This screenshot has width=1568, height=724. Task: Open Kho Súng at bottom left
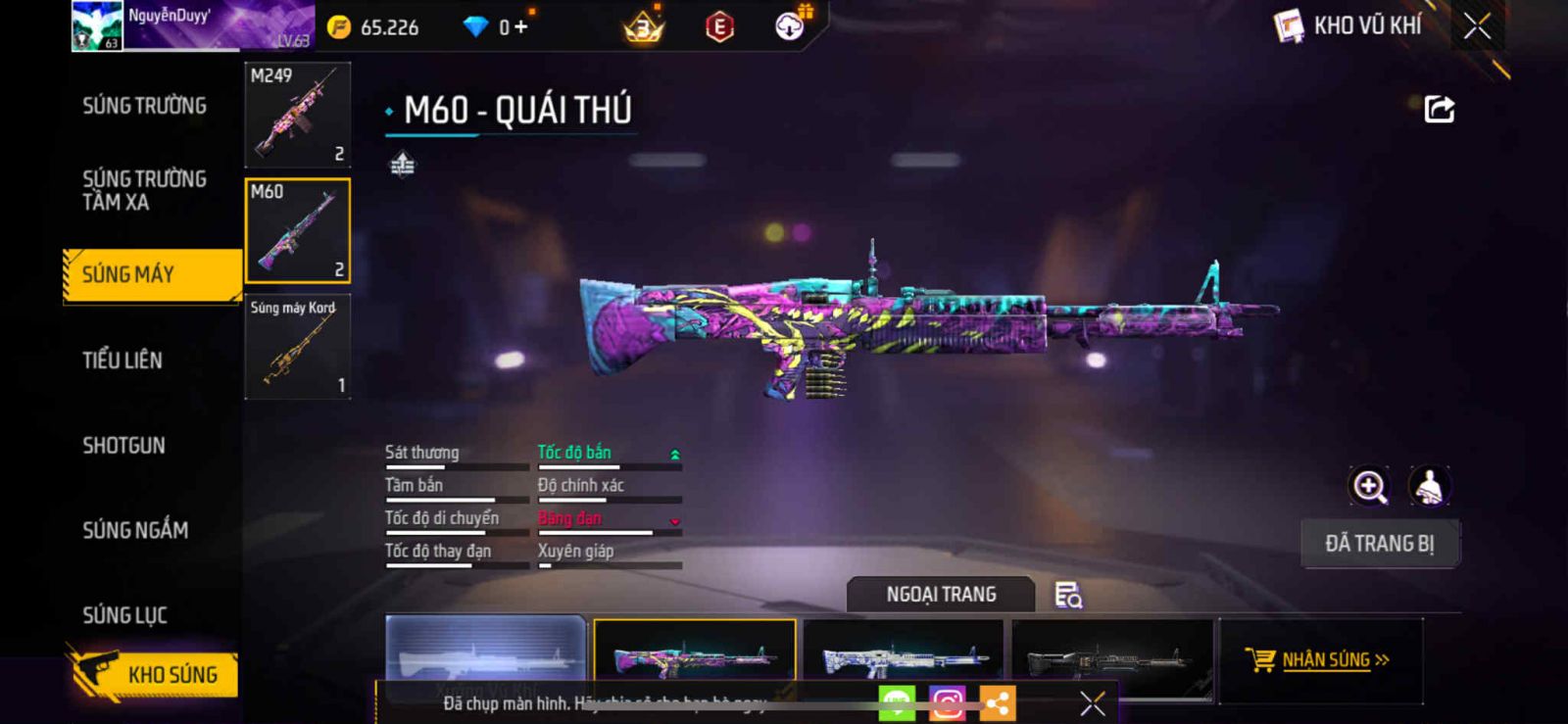[155, 674]
